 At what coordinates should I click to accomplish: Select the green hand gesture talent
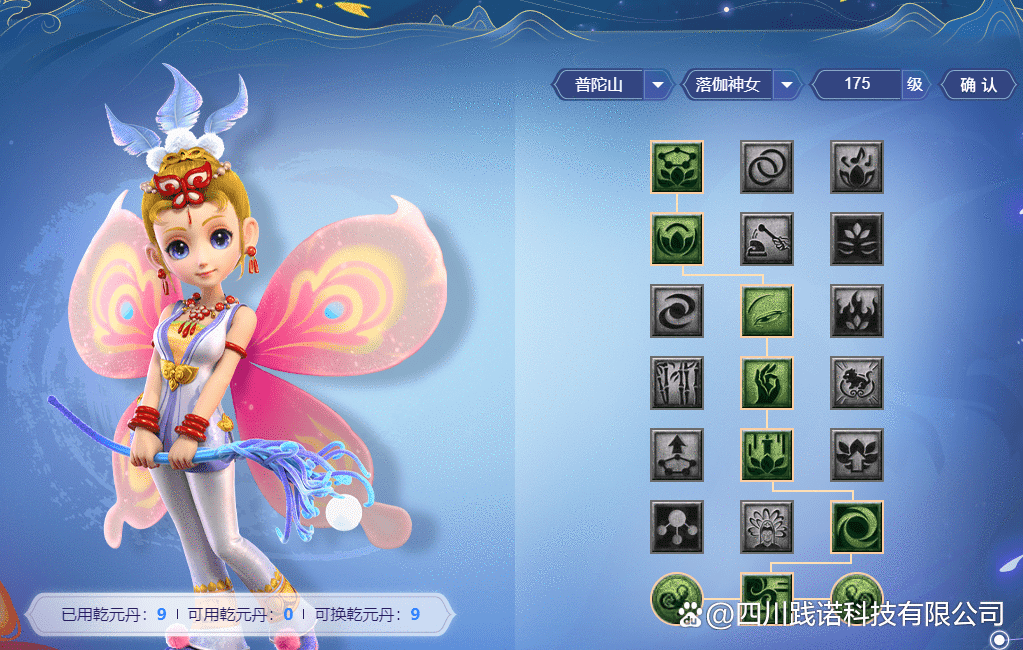point(767,383)
